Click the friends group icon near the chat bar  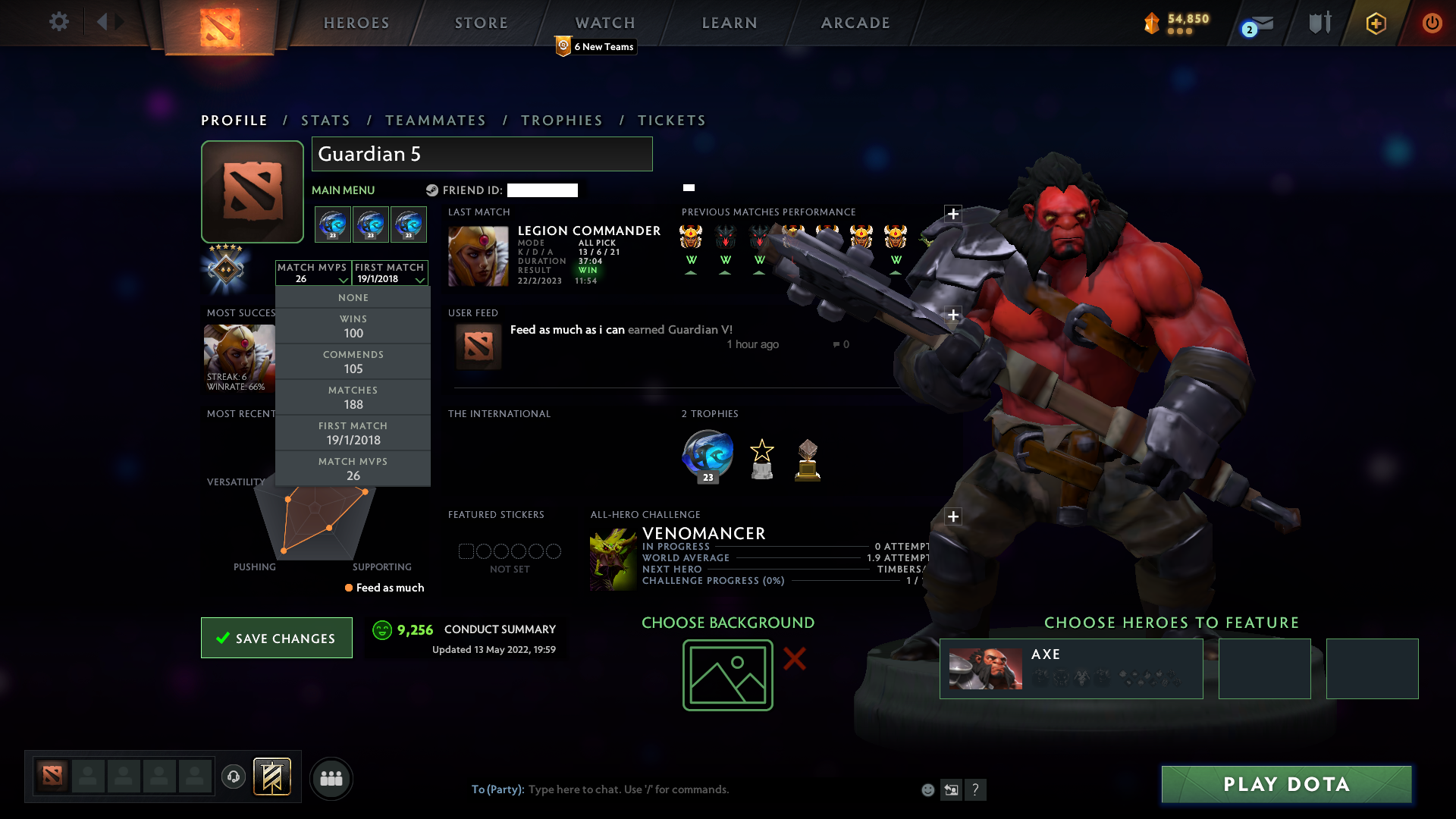[x=331, y=778]
